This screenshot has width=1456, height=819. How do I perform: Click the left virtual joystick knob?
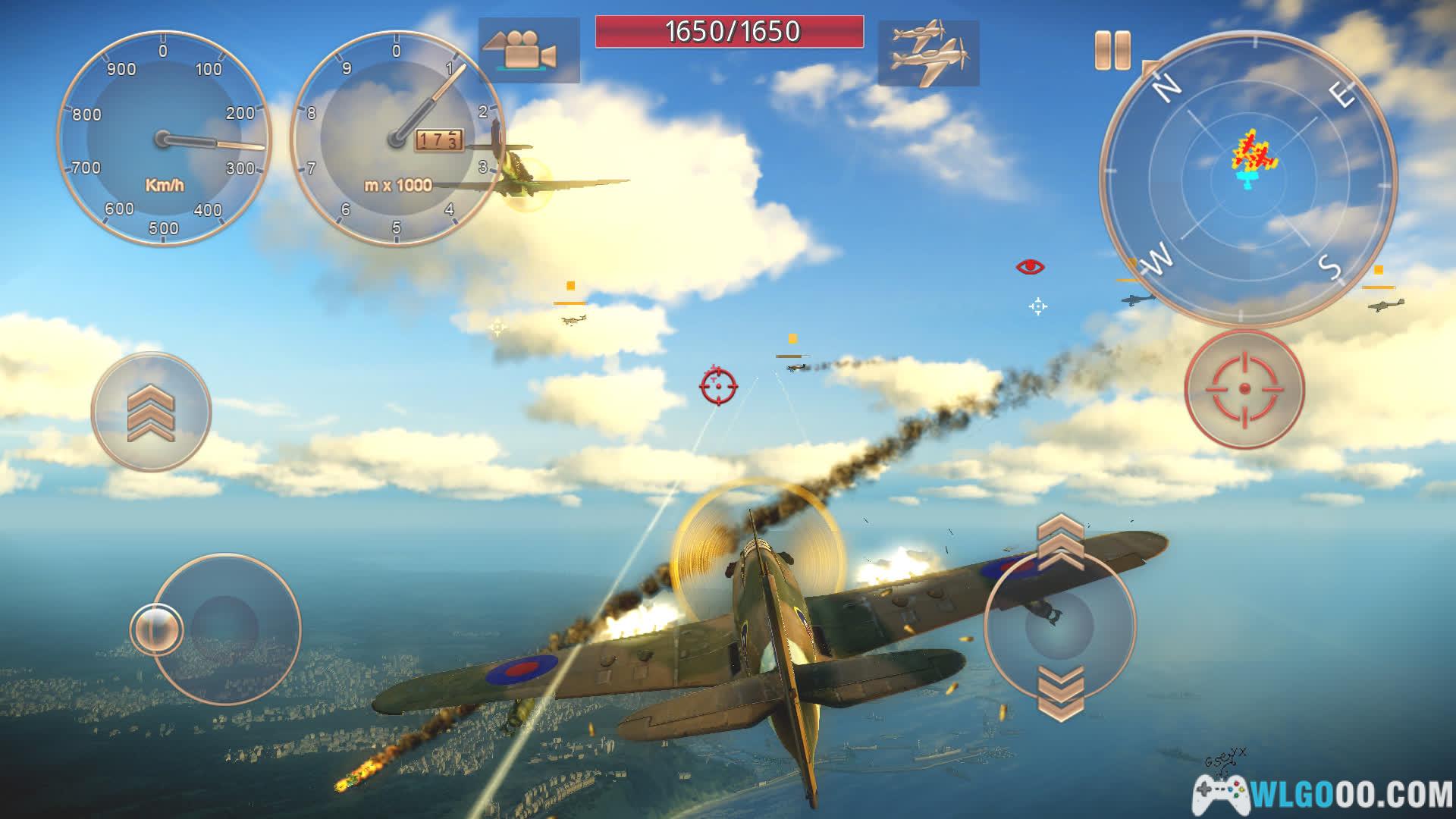(x=156, y=629)
